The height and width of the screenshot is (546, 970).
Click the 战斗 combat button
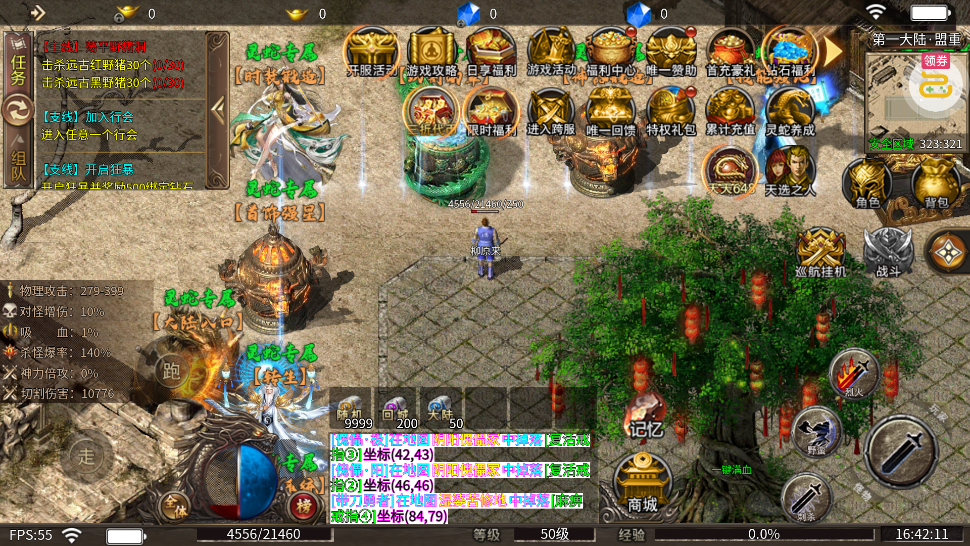pos(888,252)
